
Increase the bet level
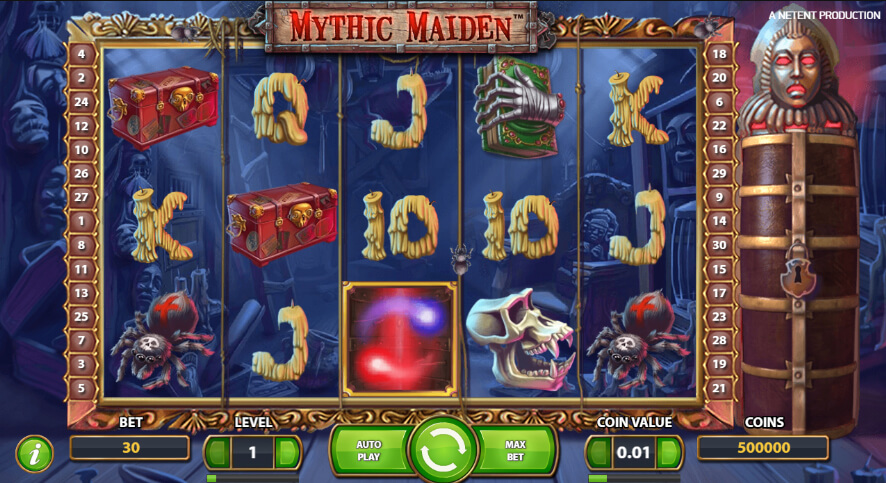point(287,452)
